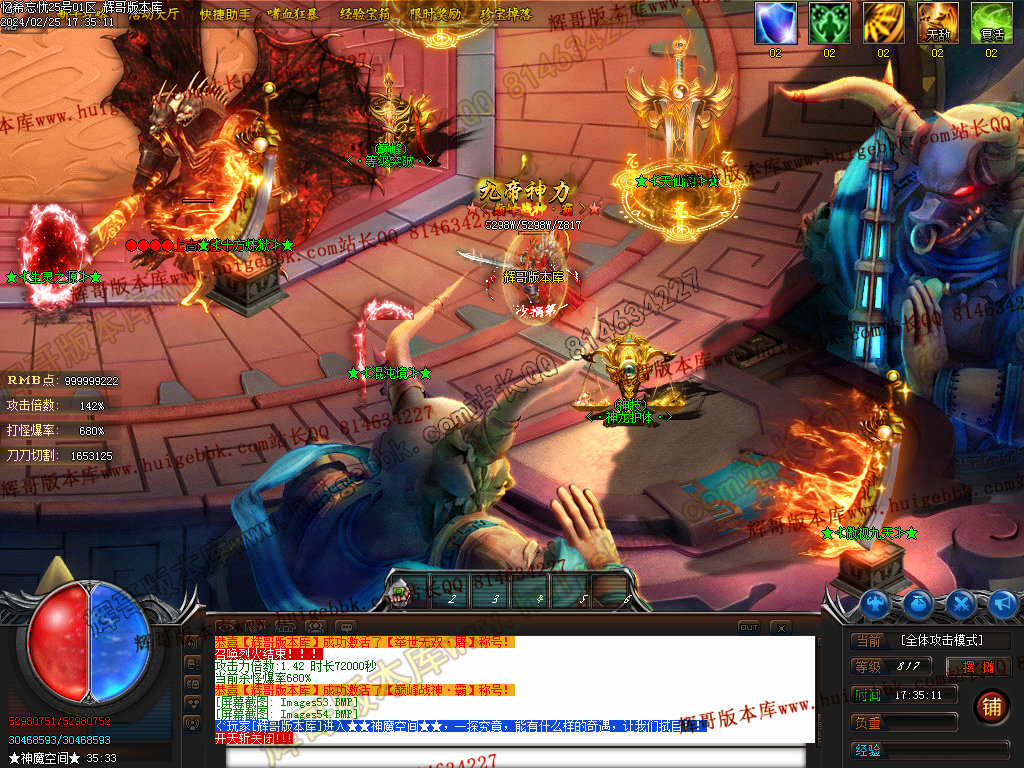
Task: Click the golden slash buff icon
Action: 883,23
